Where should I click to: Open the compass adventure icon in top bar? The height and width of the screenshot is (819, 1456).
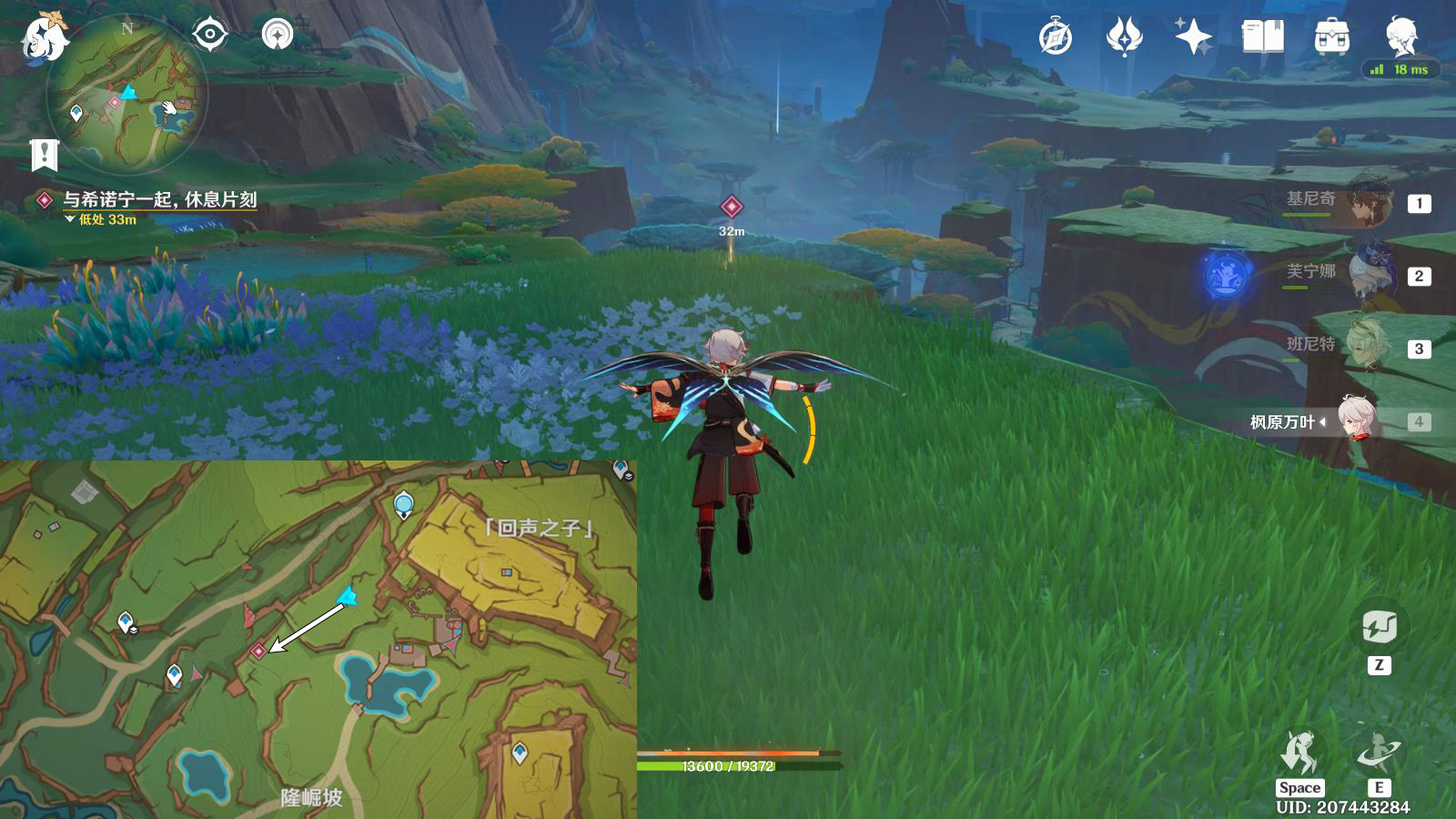1056,37
